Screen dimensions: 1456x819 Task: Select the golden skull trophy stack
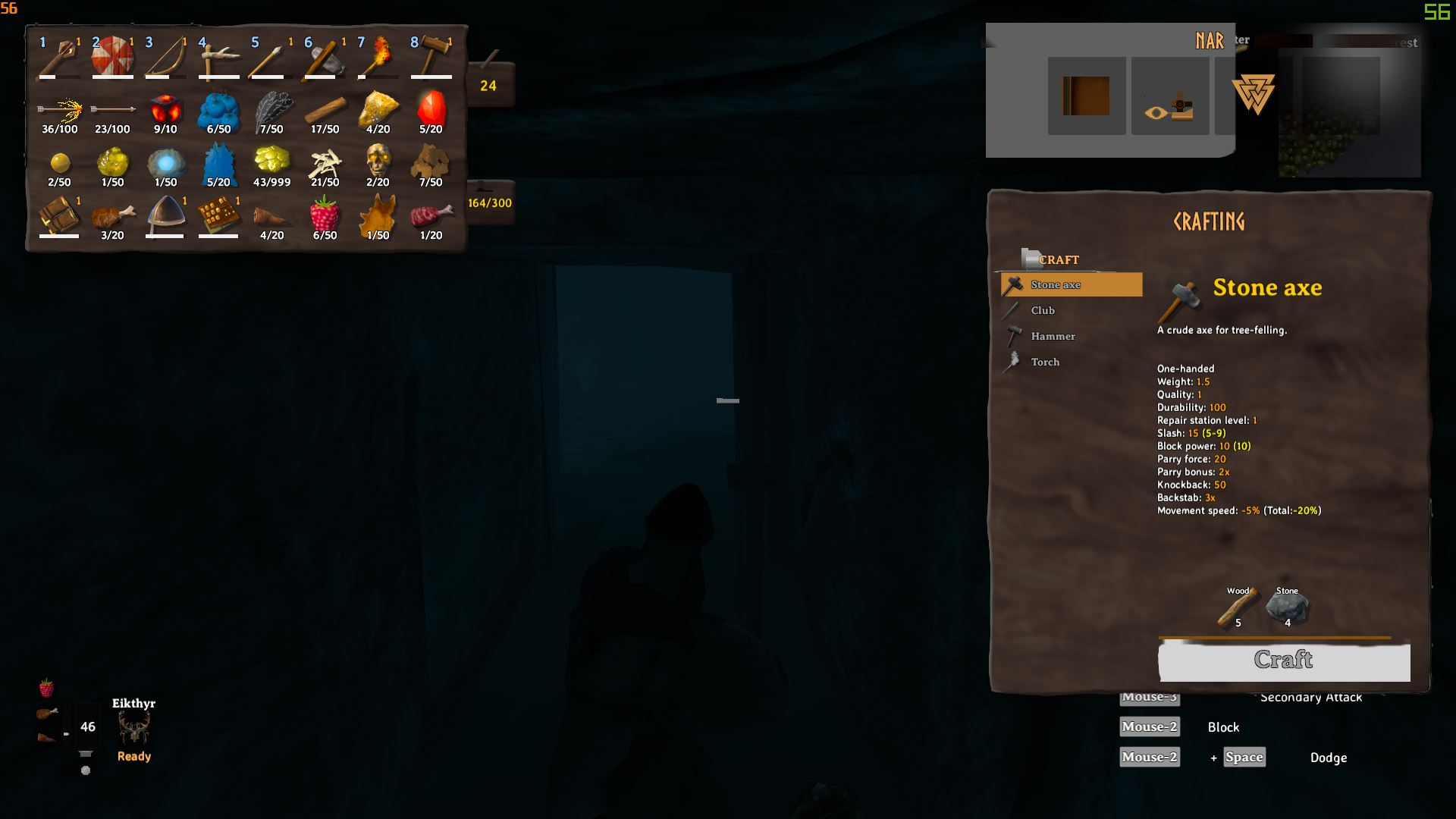point(378,163)
